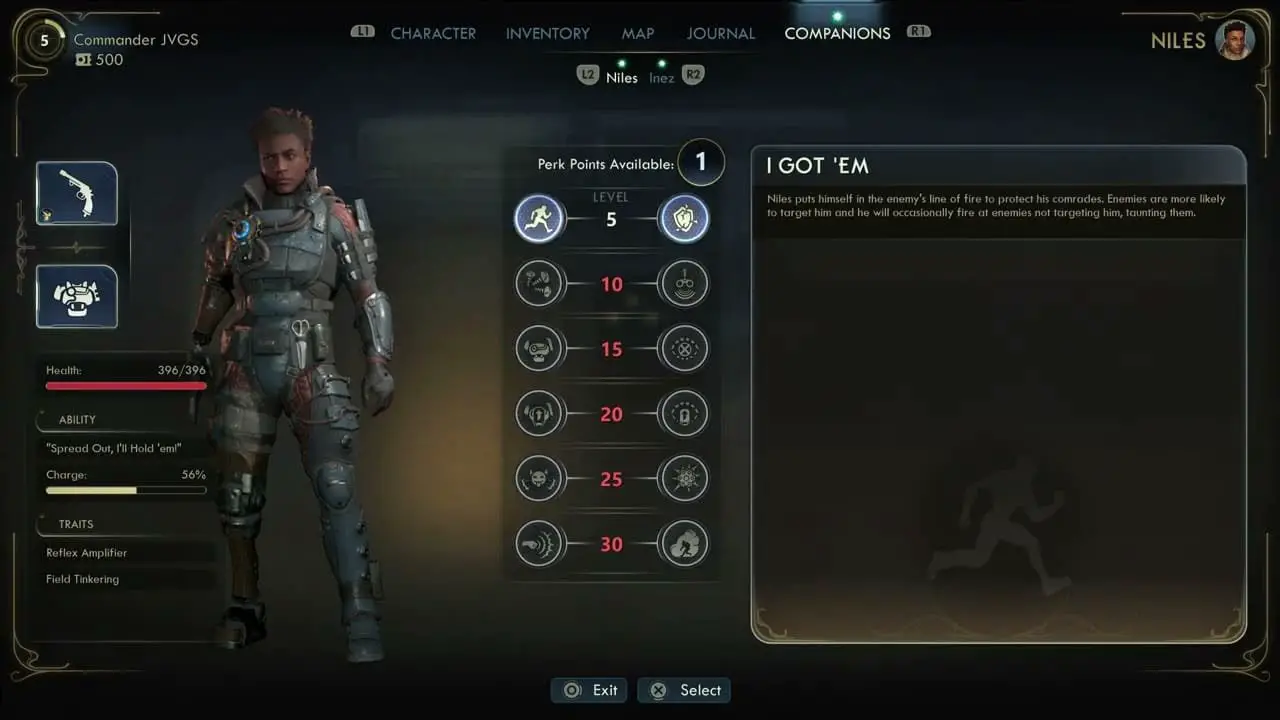Inspect the "Spread Out, I'll Hold 'em!" ability
The width and height of the screenshot is (1280, 720).
point(114,448)
